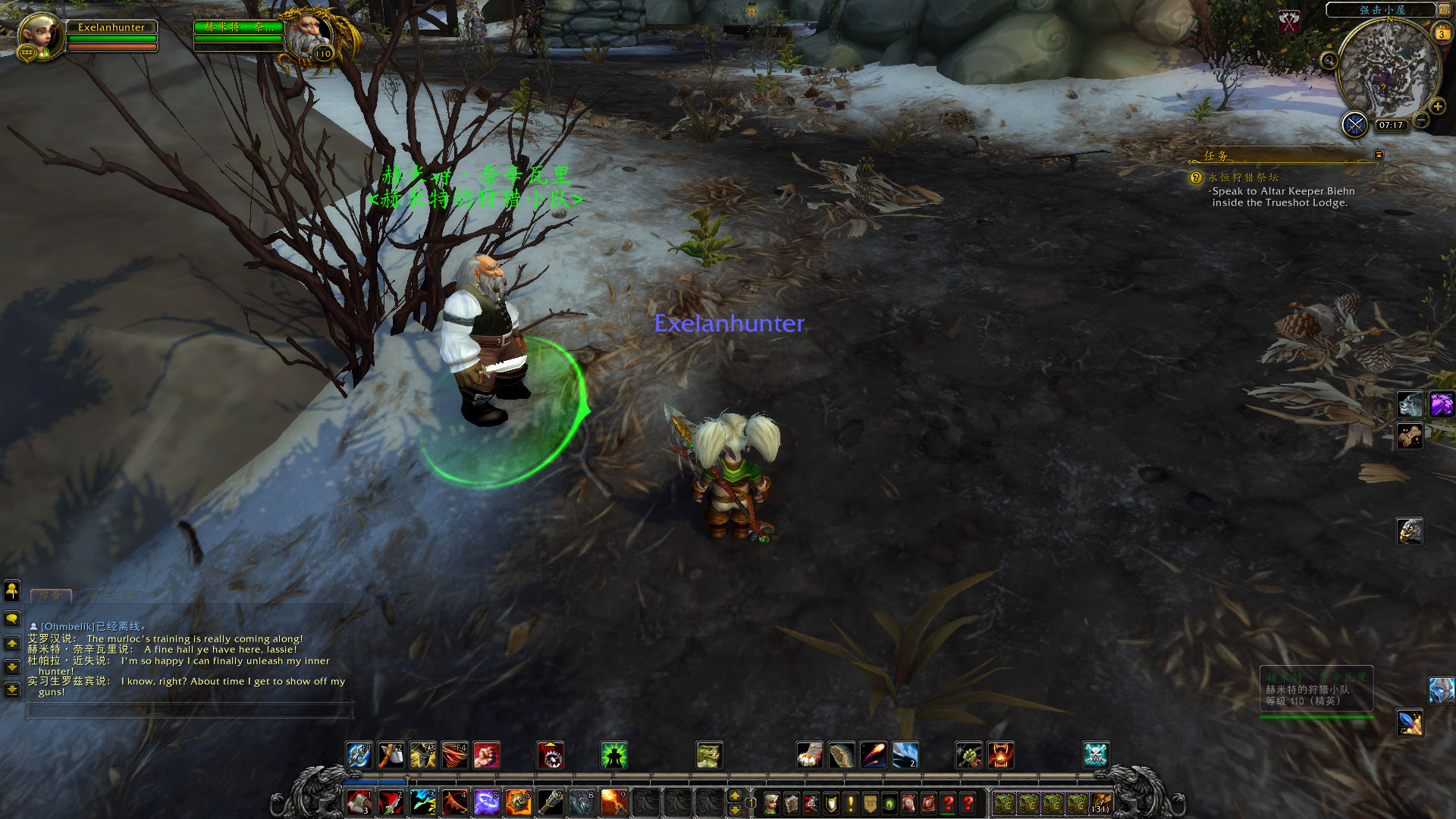
Task: Open the world map from the minimap corner
Action: click(1444, 10)
